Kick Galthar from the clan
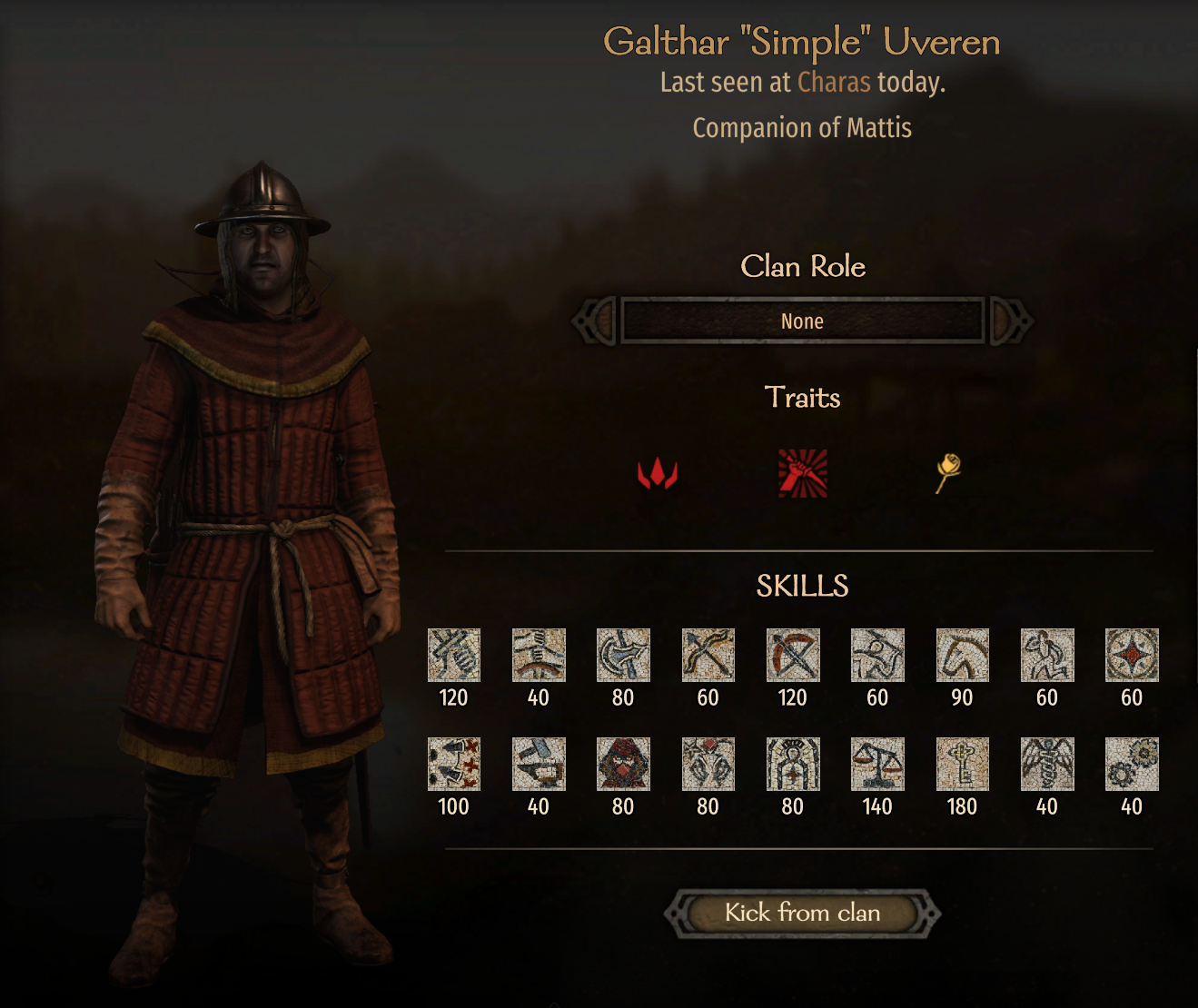Viewport: 1198px width, 1008px height. [x=802, y=913]
